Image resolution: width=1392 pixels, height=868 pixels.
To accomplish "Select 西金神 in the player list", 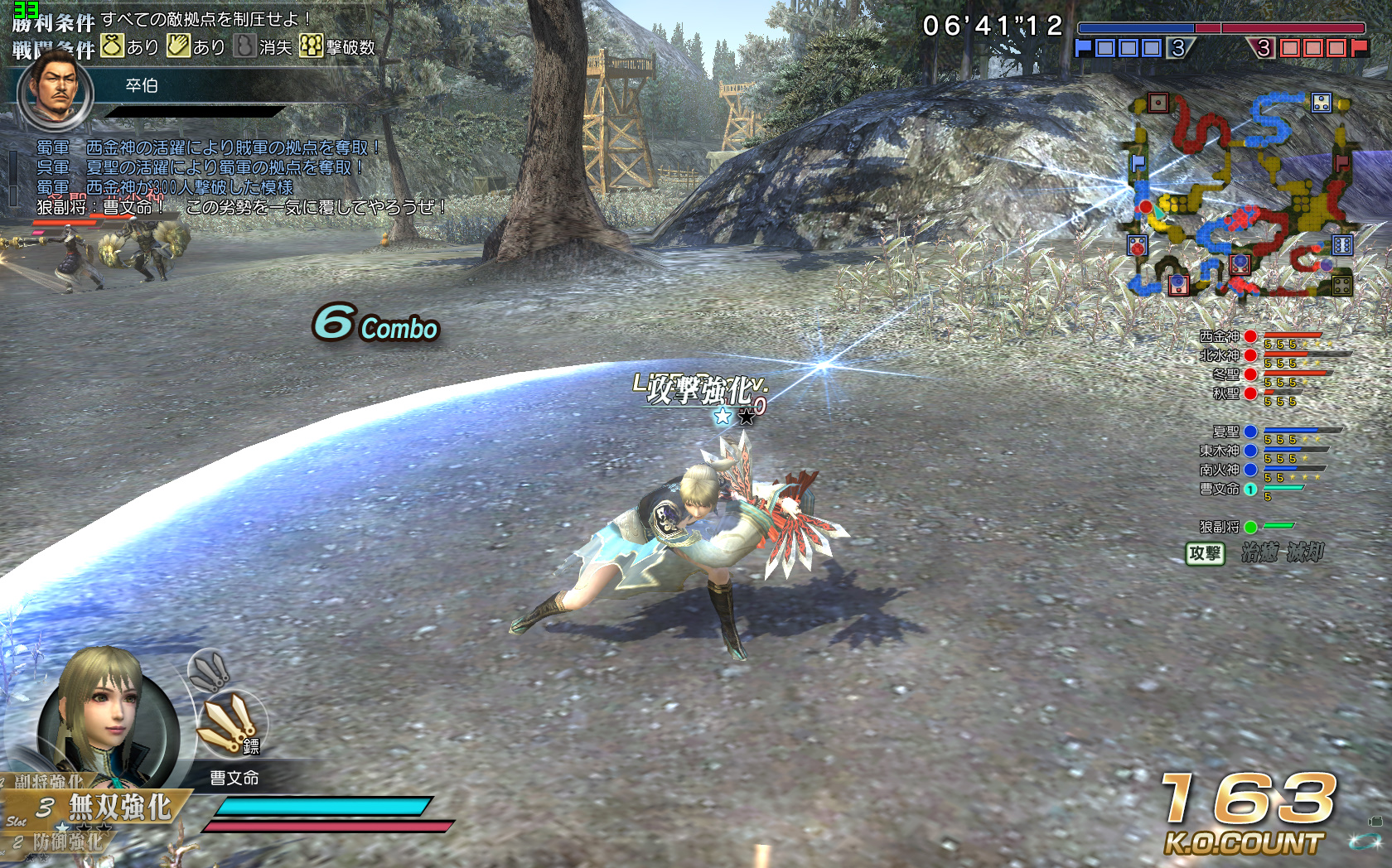I will (x=1220, y=336).
